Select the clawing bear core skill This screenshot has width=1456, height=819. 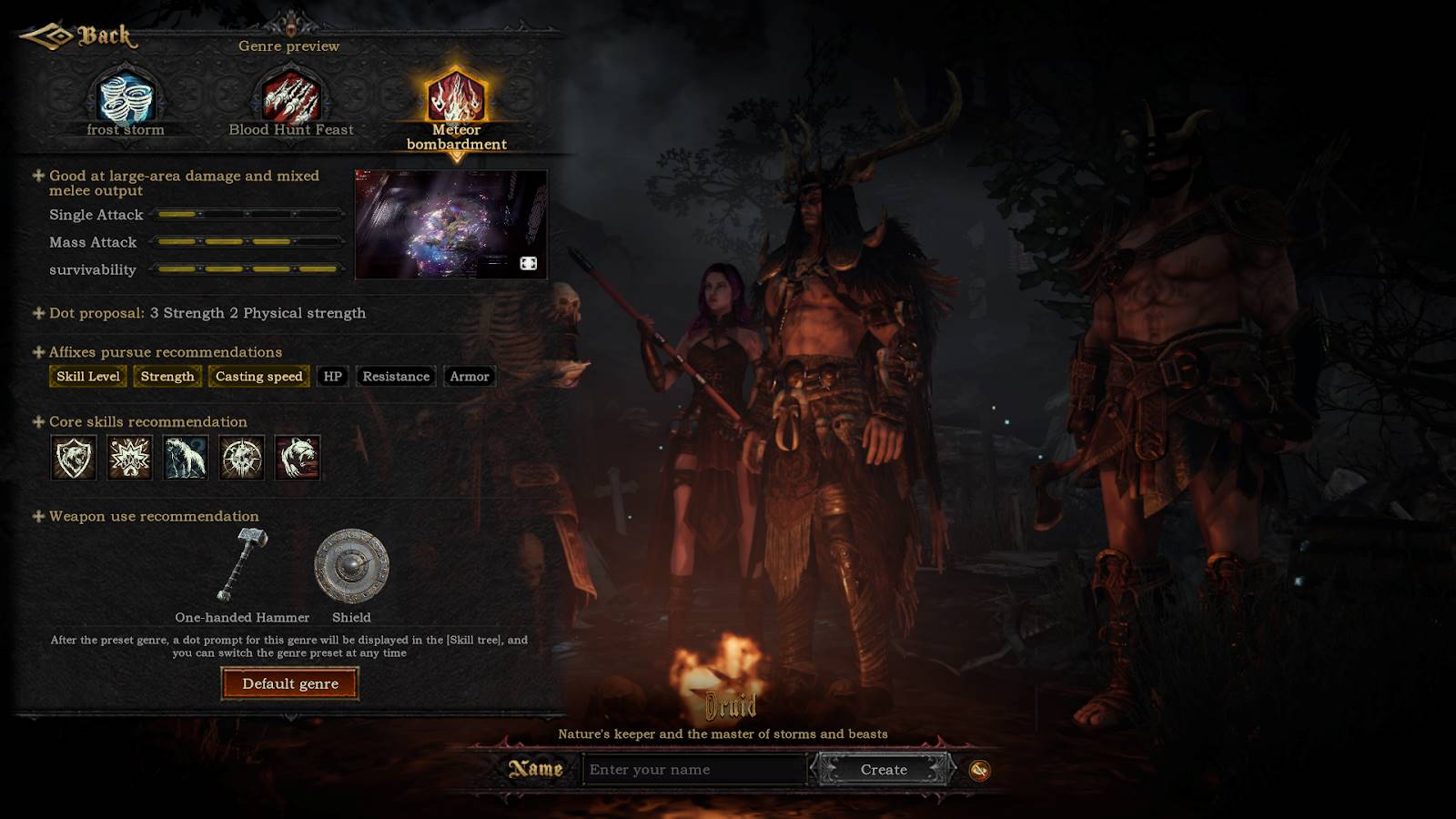(x=298, y=457)
